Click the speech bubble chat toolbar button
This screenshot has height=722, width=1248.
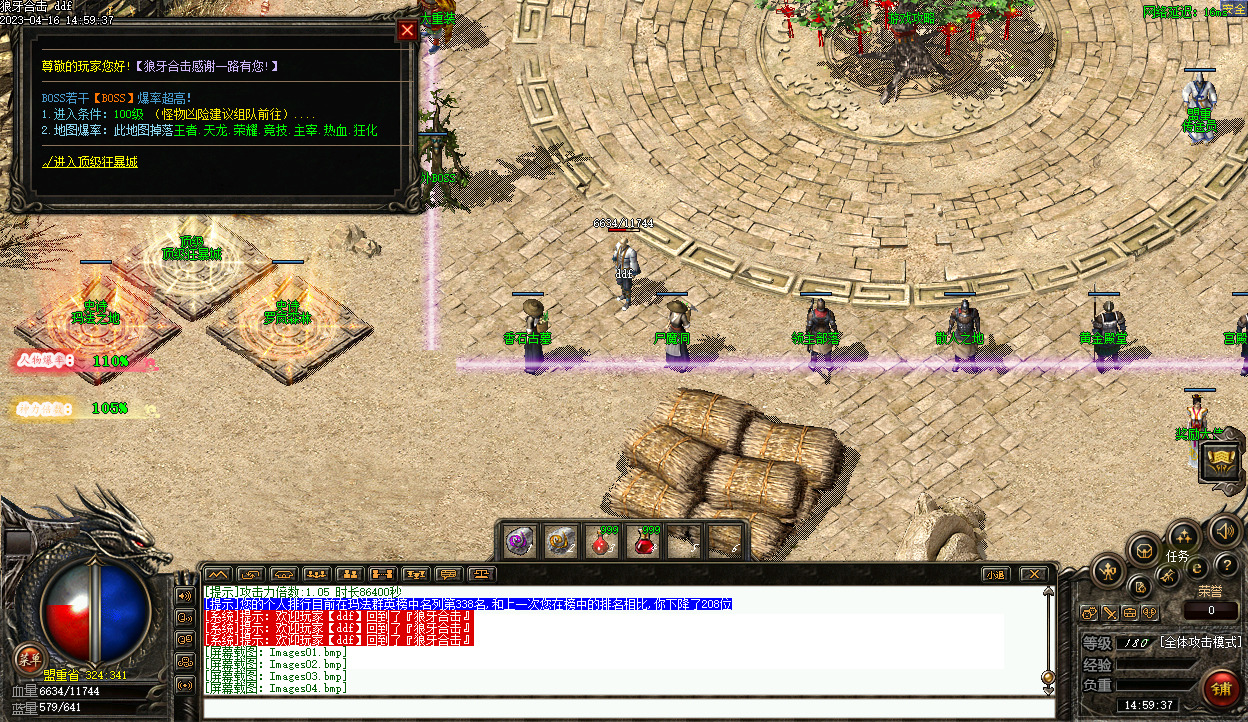click(x=449, y=574)
